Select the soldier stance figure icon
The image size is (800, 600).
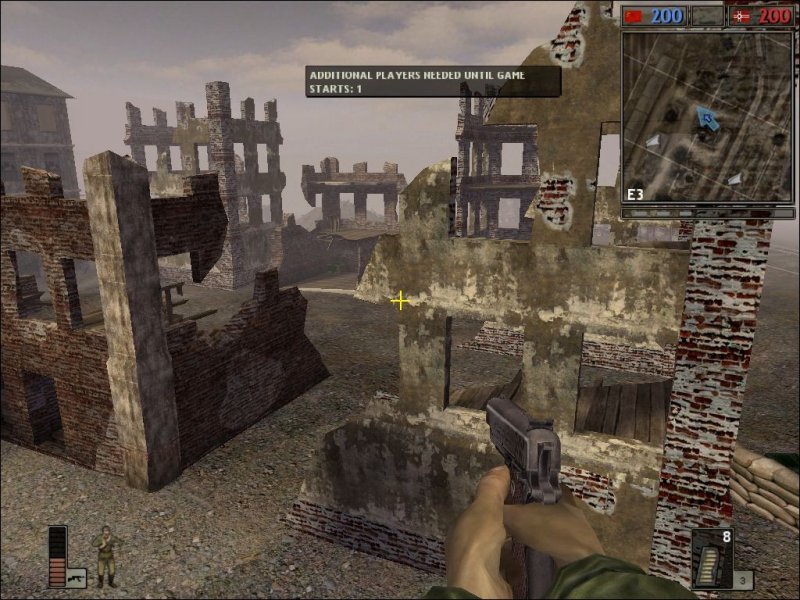104,555
